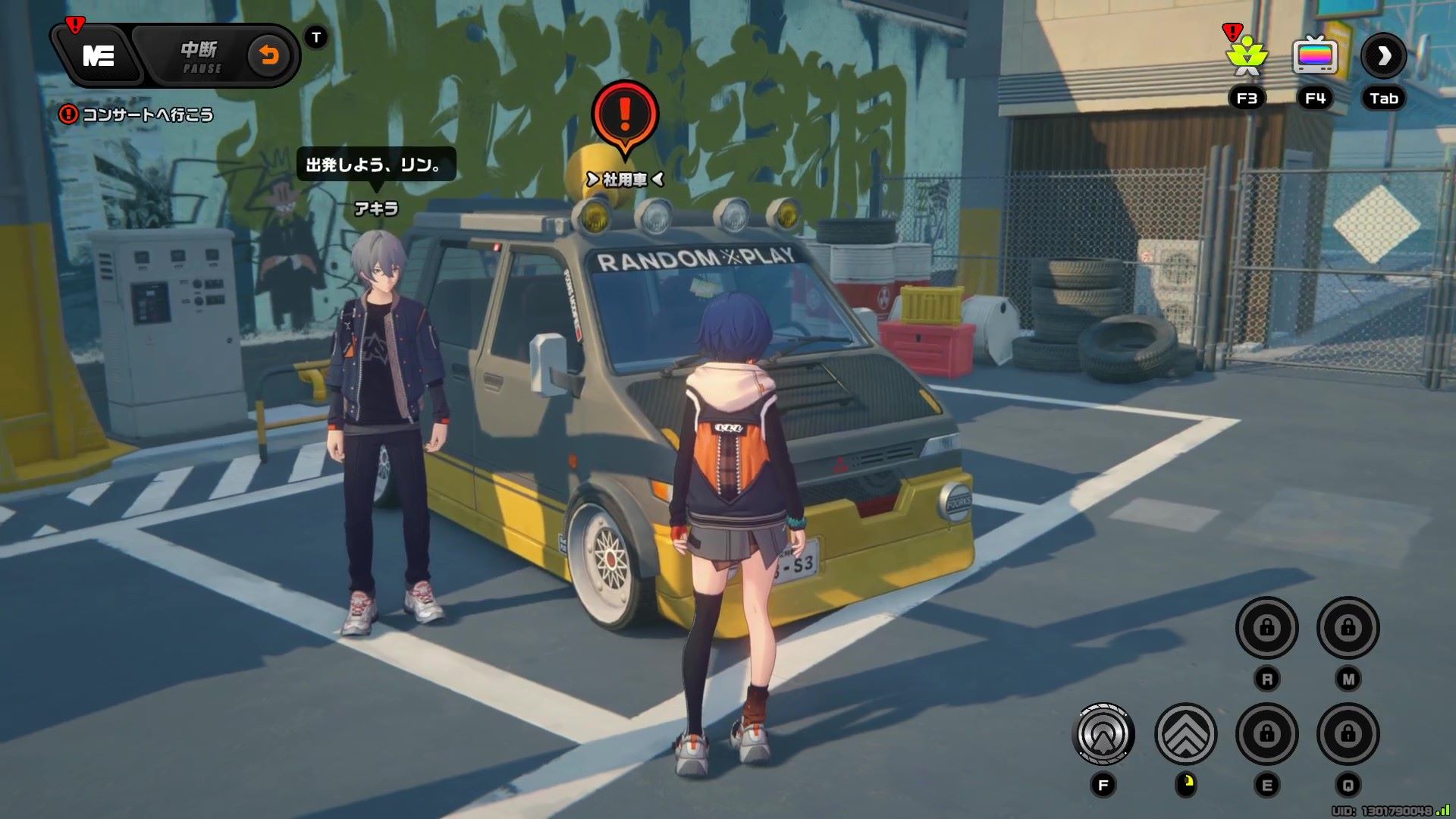Click the locked ultimate icon above Q
The width and height of the screenshot is (1456, 819).
1349,733
